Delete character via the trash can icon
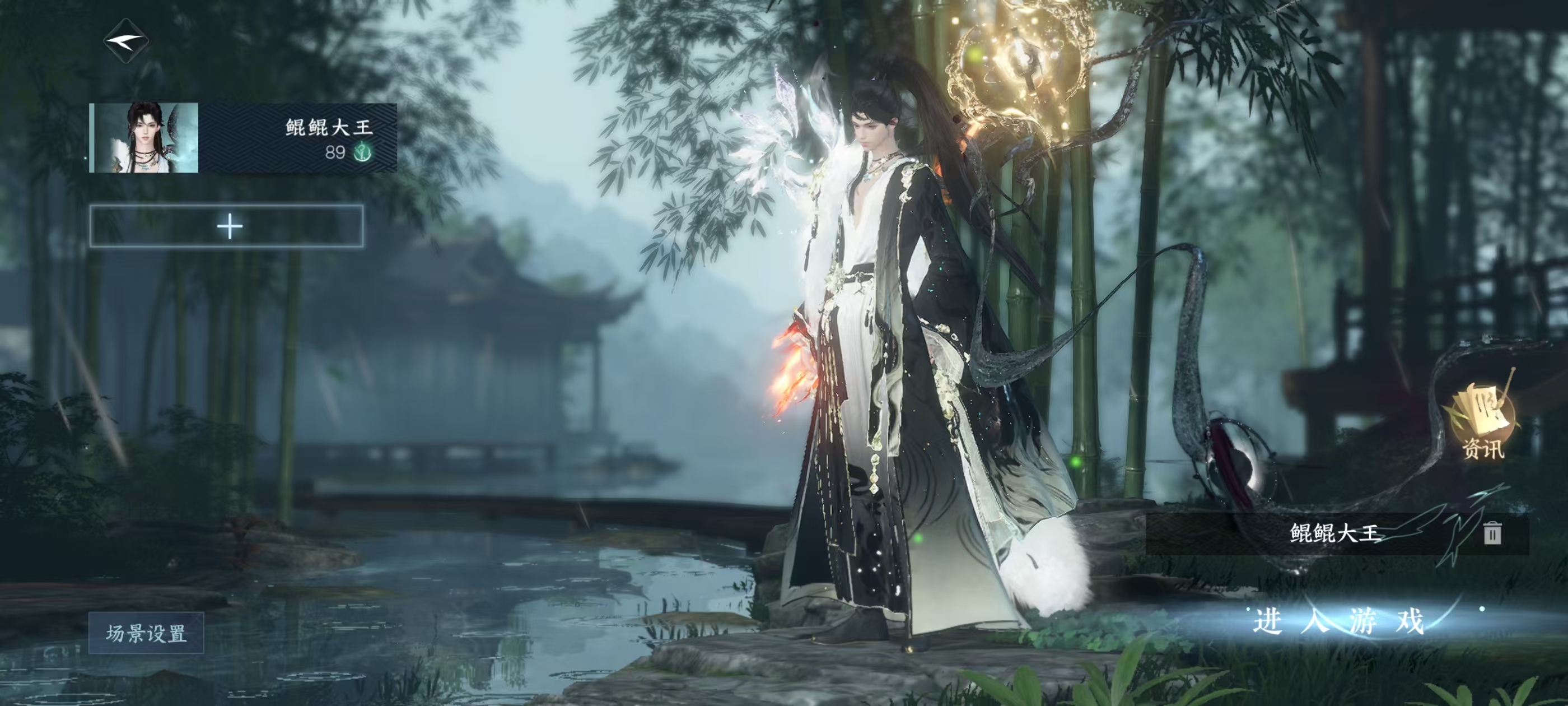This screenshot has width=1568, height=706. [1492, 533]
